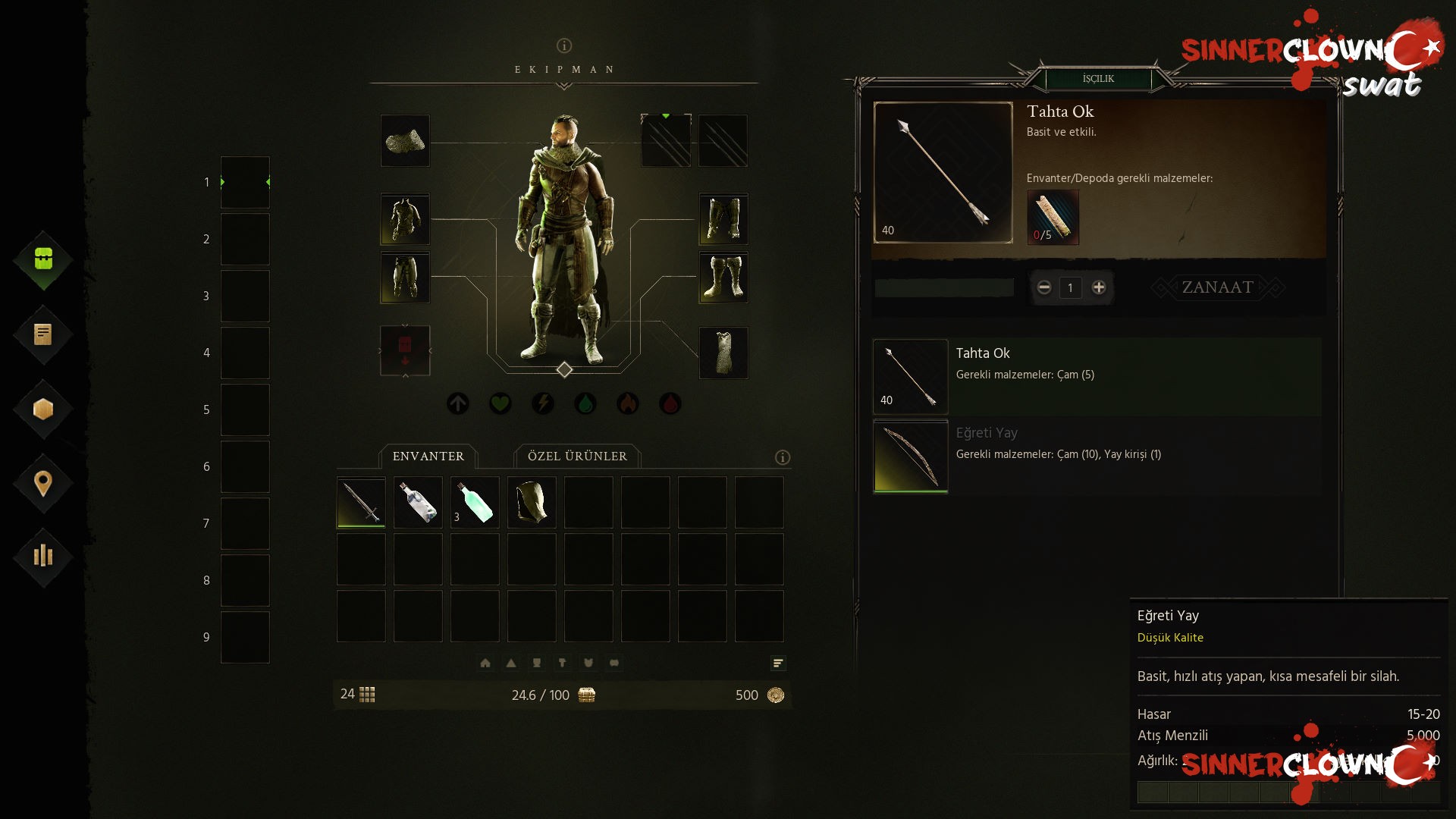1456x819 pixels.
Task: Select the equipped chest armor slot
Action: coord(405,219)
